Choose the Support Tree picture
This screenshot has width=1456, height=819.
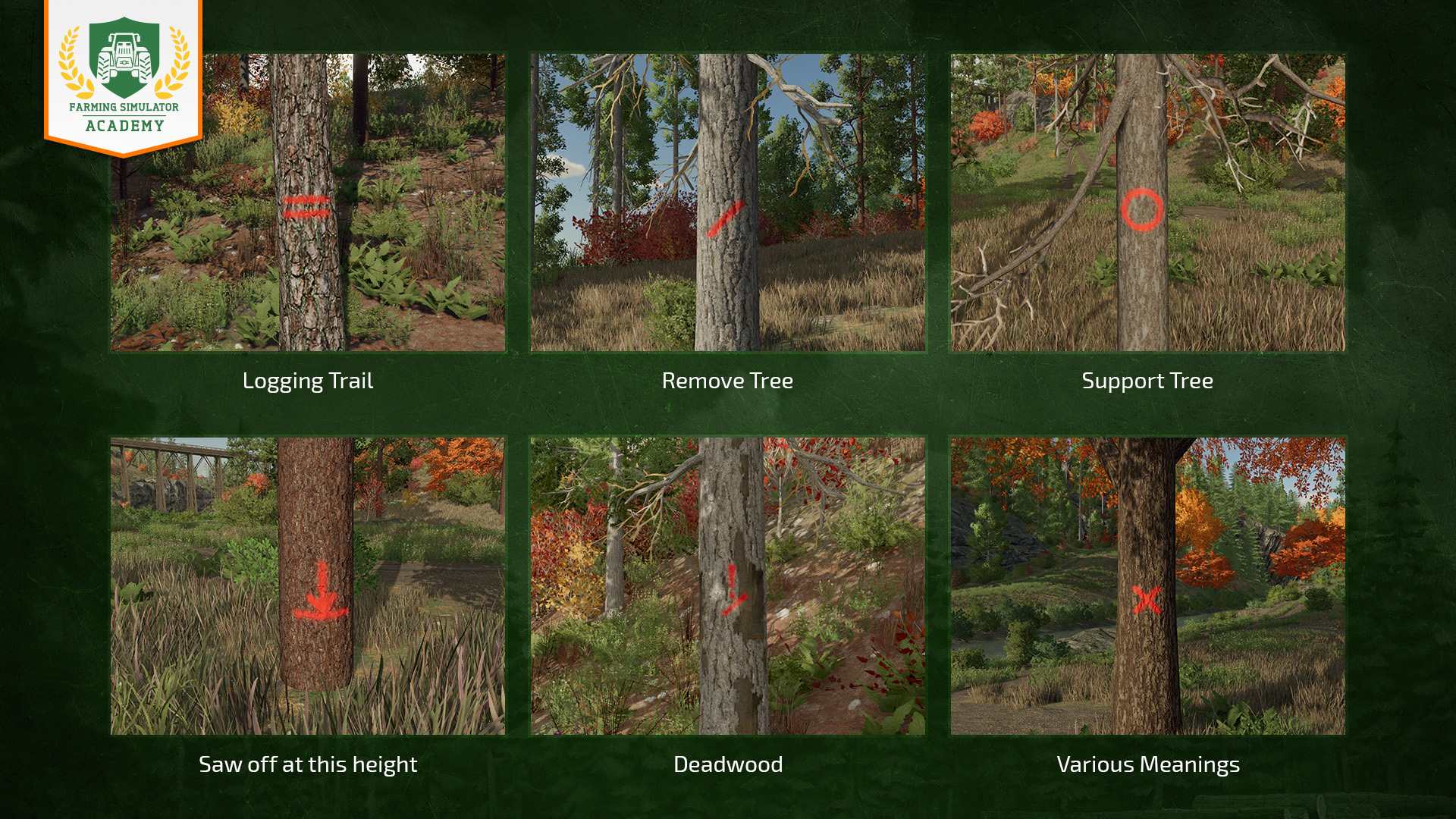[1148, 202]
